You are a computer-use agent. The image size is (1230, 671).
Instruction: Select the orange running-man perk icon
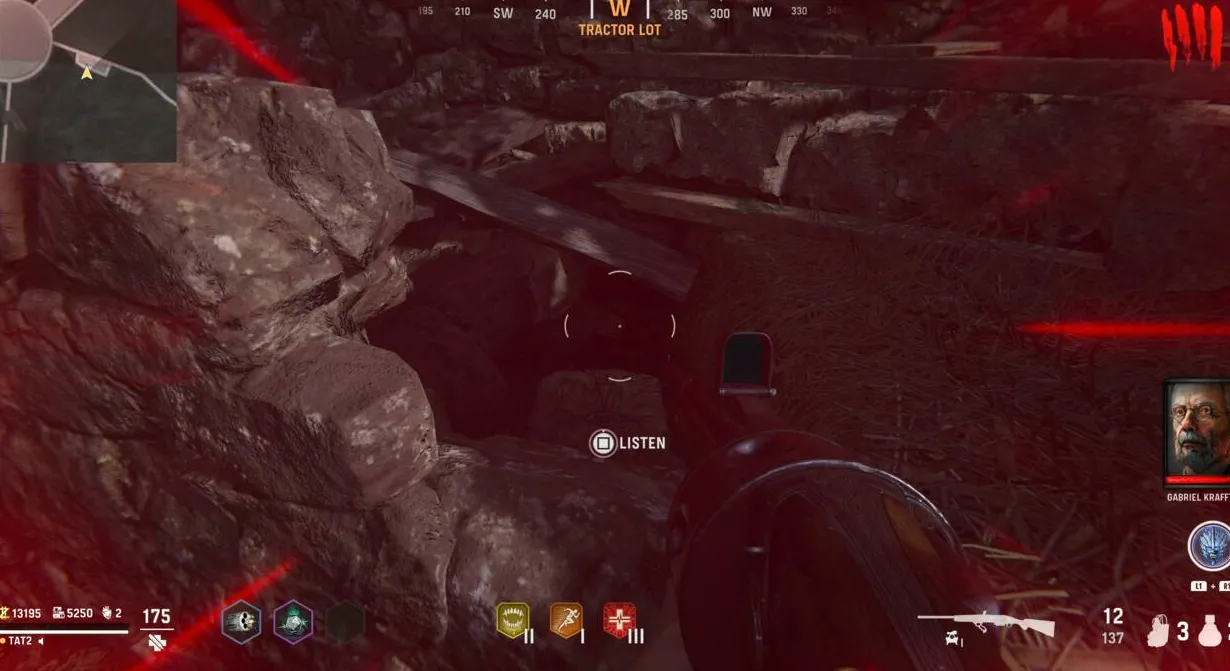[x=566, y=620]
